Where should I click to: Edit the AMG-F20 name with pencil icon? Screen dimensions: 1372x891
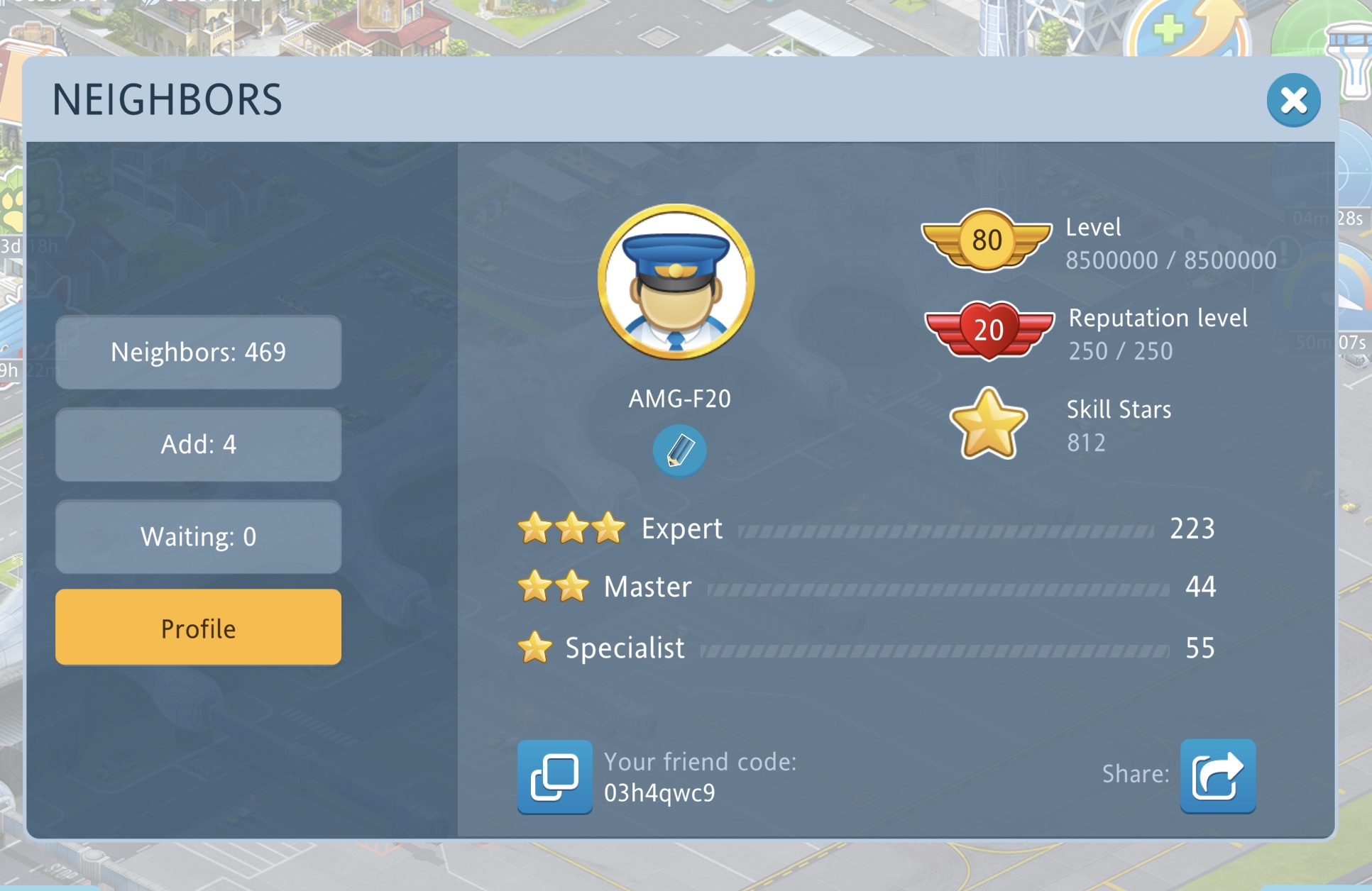tap(679, 450)
